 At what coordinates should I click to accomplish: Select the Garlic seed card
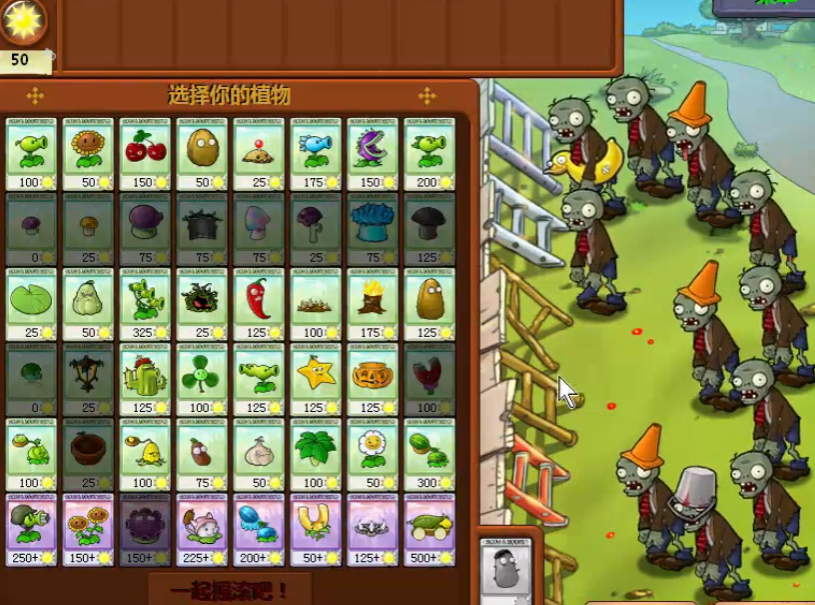[259, 455]
